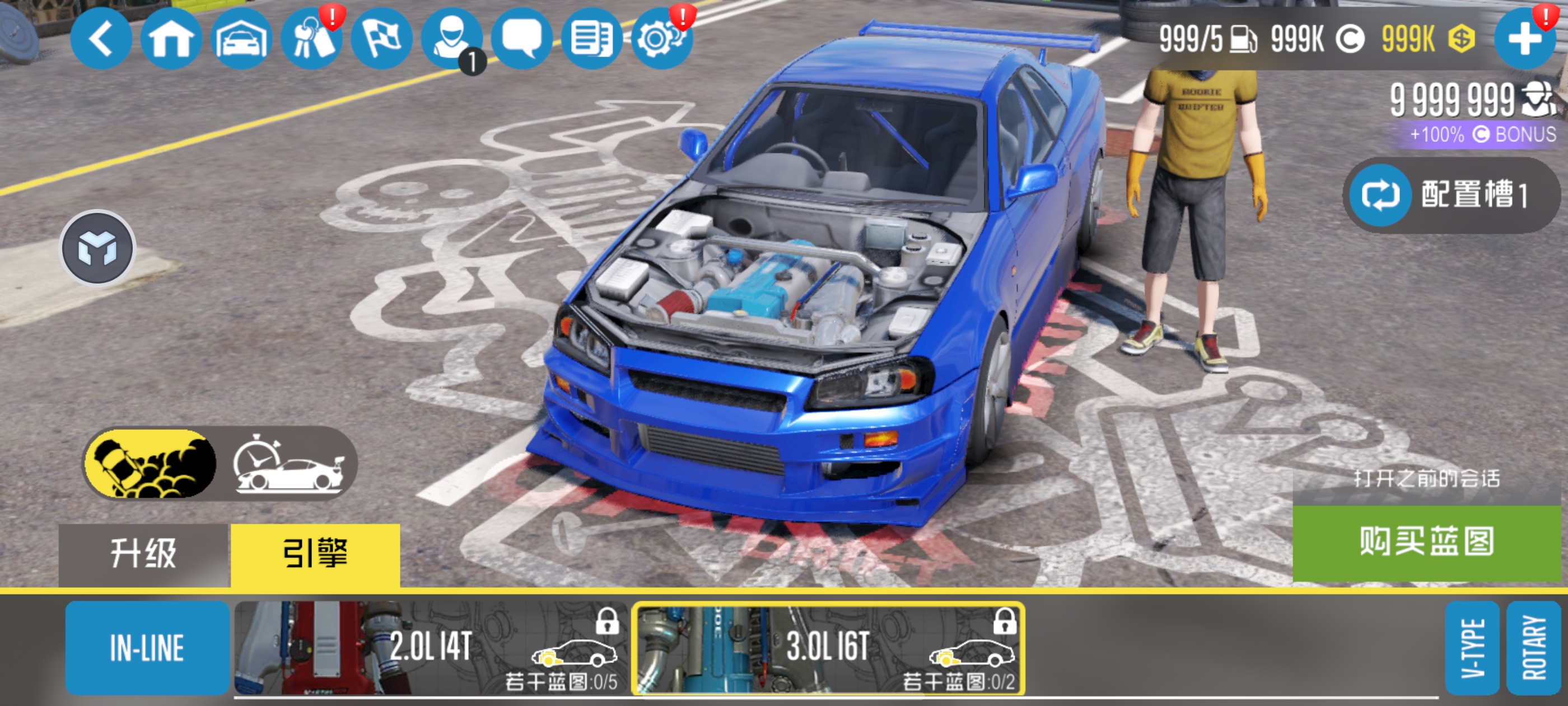Image resolution: width=1568 pixels, height=706 pixels.
Task: Buy blueprints with 购买蓝图 button
Action: click(x=1427, y=541)
